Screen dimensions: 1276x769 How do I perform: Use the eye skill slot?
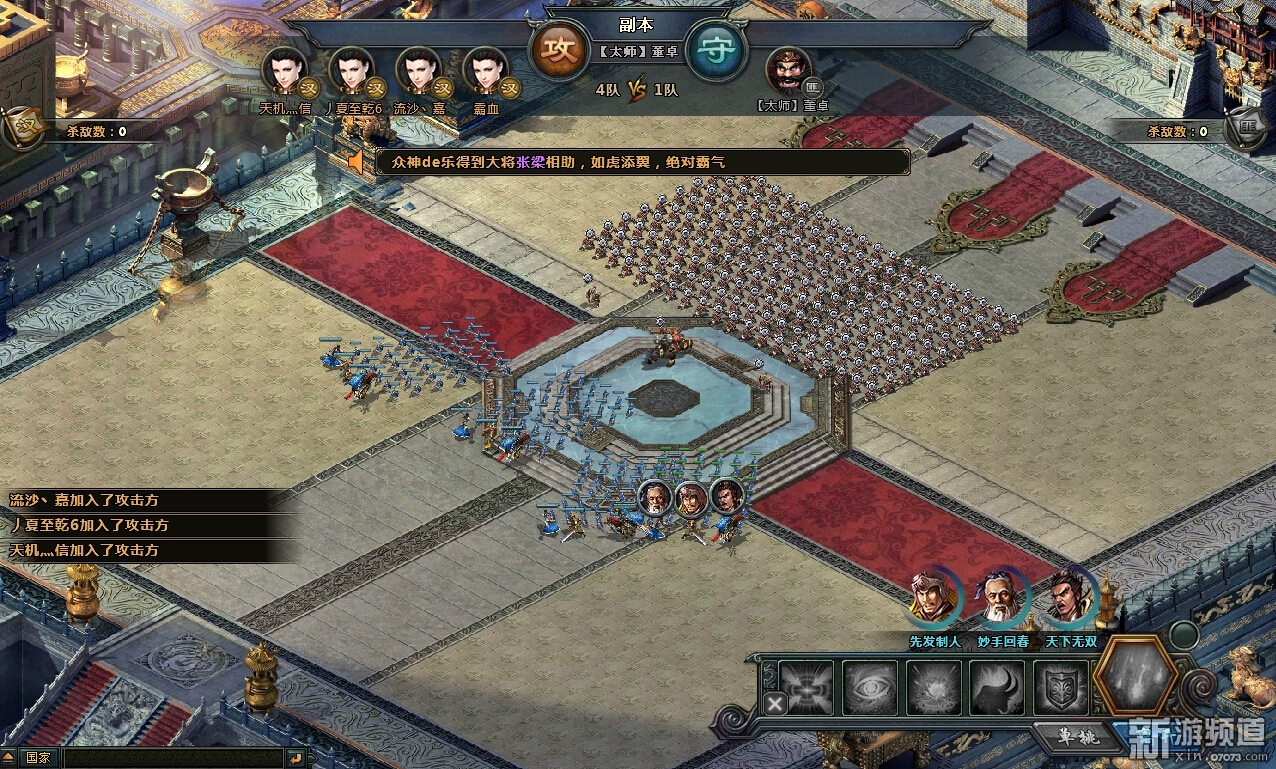coord(870,688)
